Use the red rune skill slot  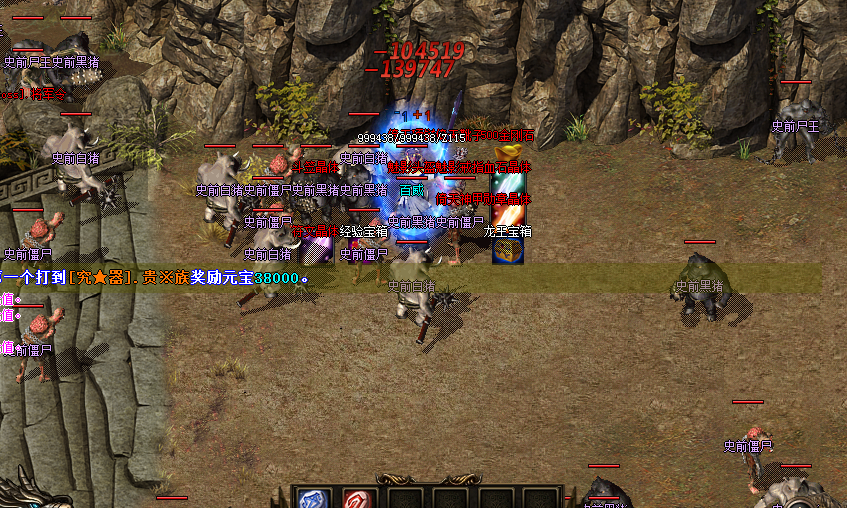357,499
